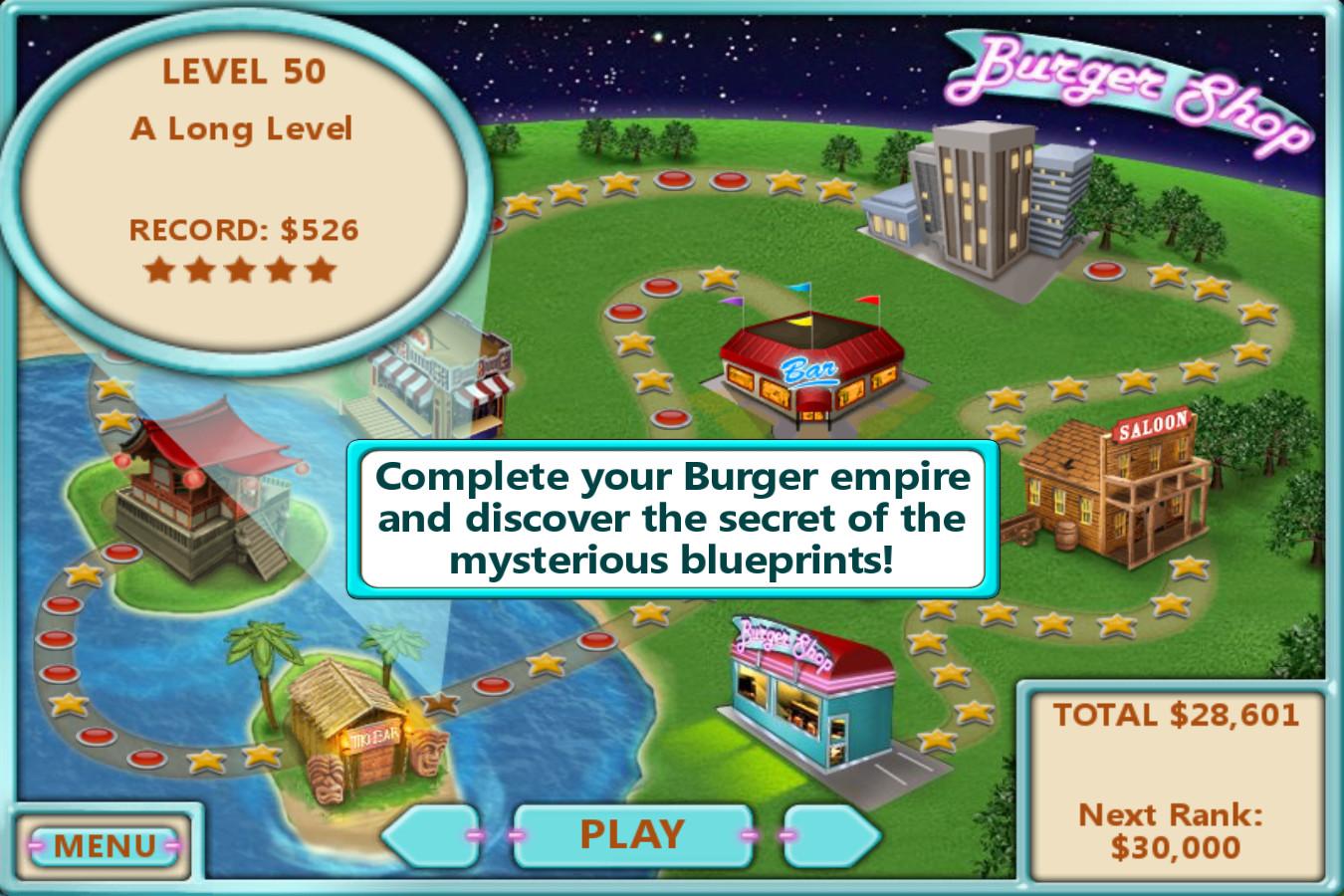Open the Saloon restaurant location

click(1115, 488)
